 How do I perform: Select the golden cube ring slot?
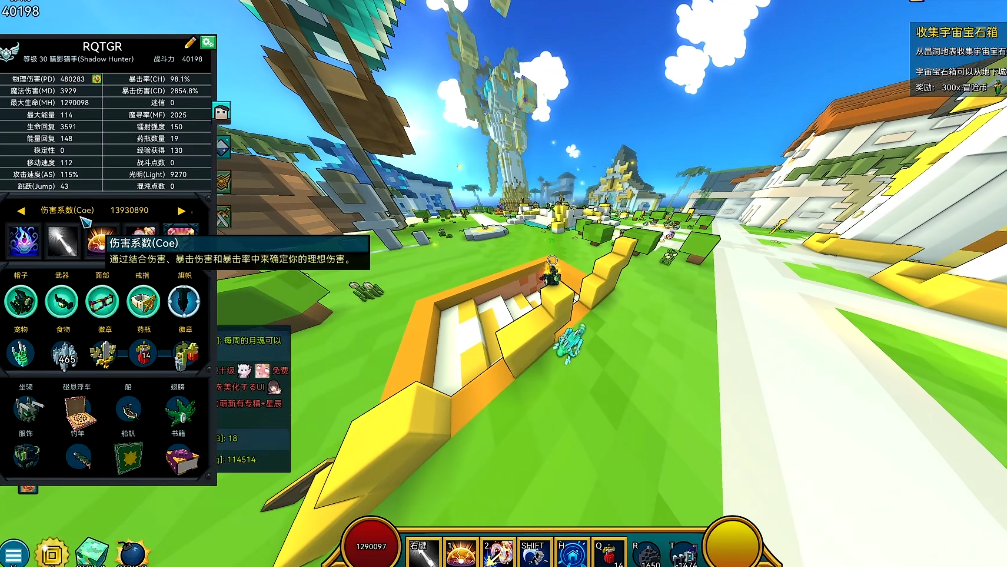pos(142,299)
